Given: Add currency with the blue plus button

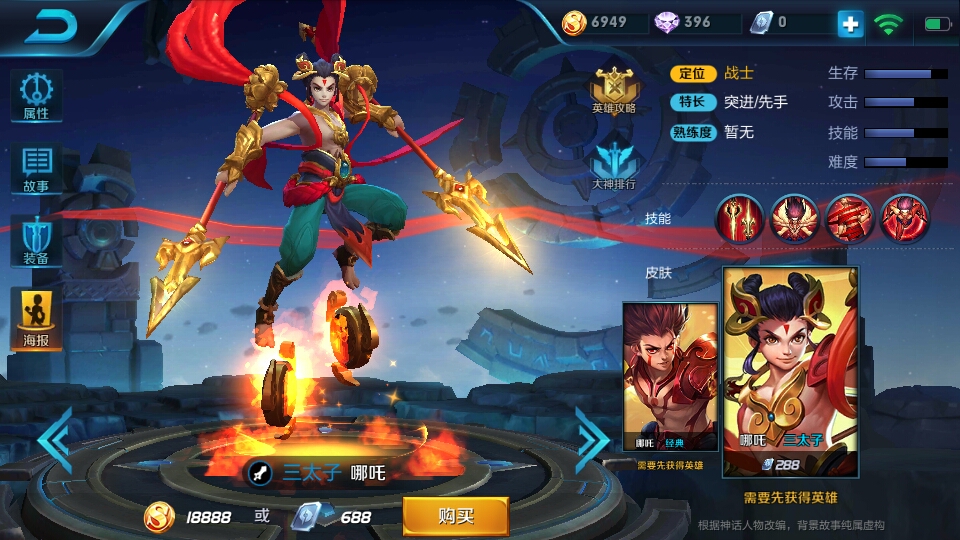Looking at the screenshot, I should point(850,23).
